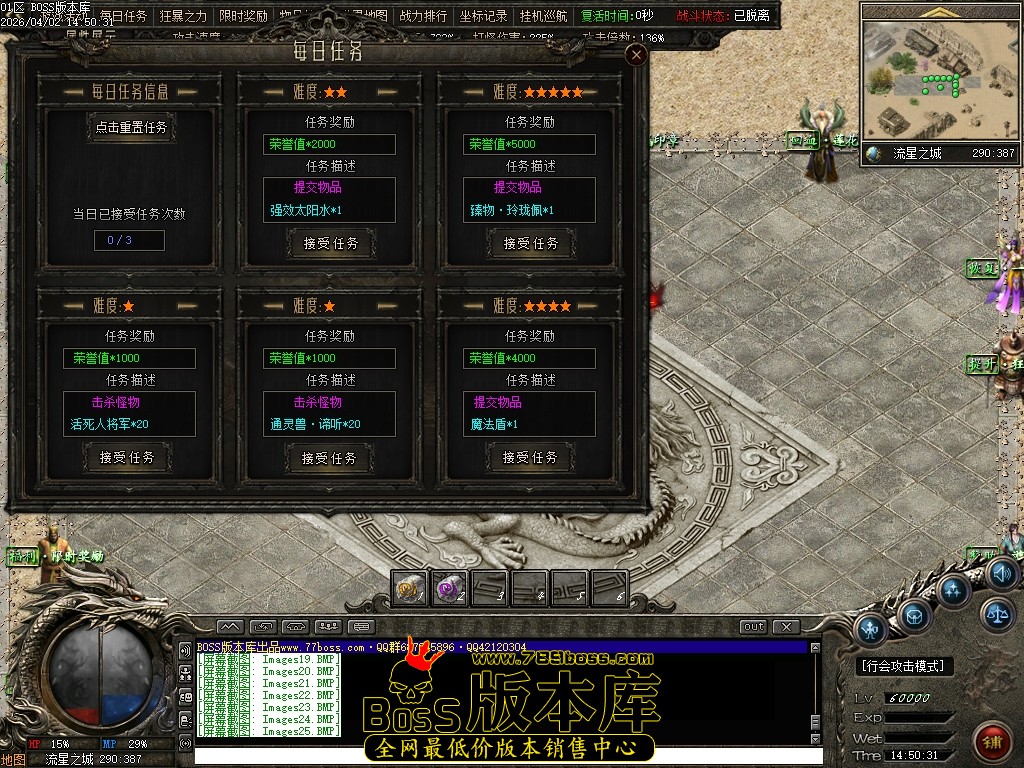The height and width of the screenshot is (768, 1024).
Task: Accept the 通灵兽·谛听 kill task
Action: (x=329, y=458)
